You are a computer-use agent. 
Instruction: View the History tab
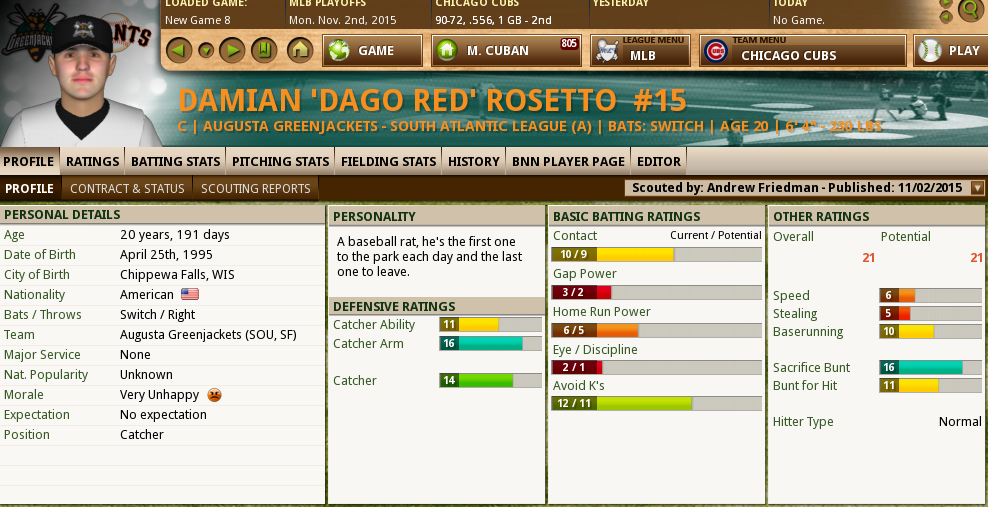[473, 161]
